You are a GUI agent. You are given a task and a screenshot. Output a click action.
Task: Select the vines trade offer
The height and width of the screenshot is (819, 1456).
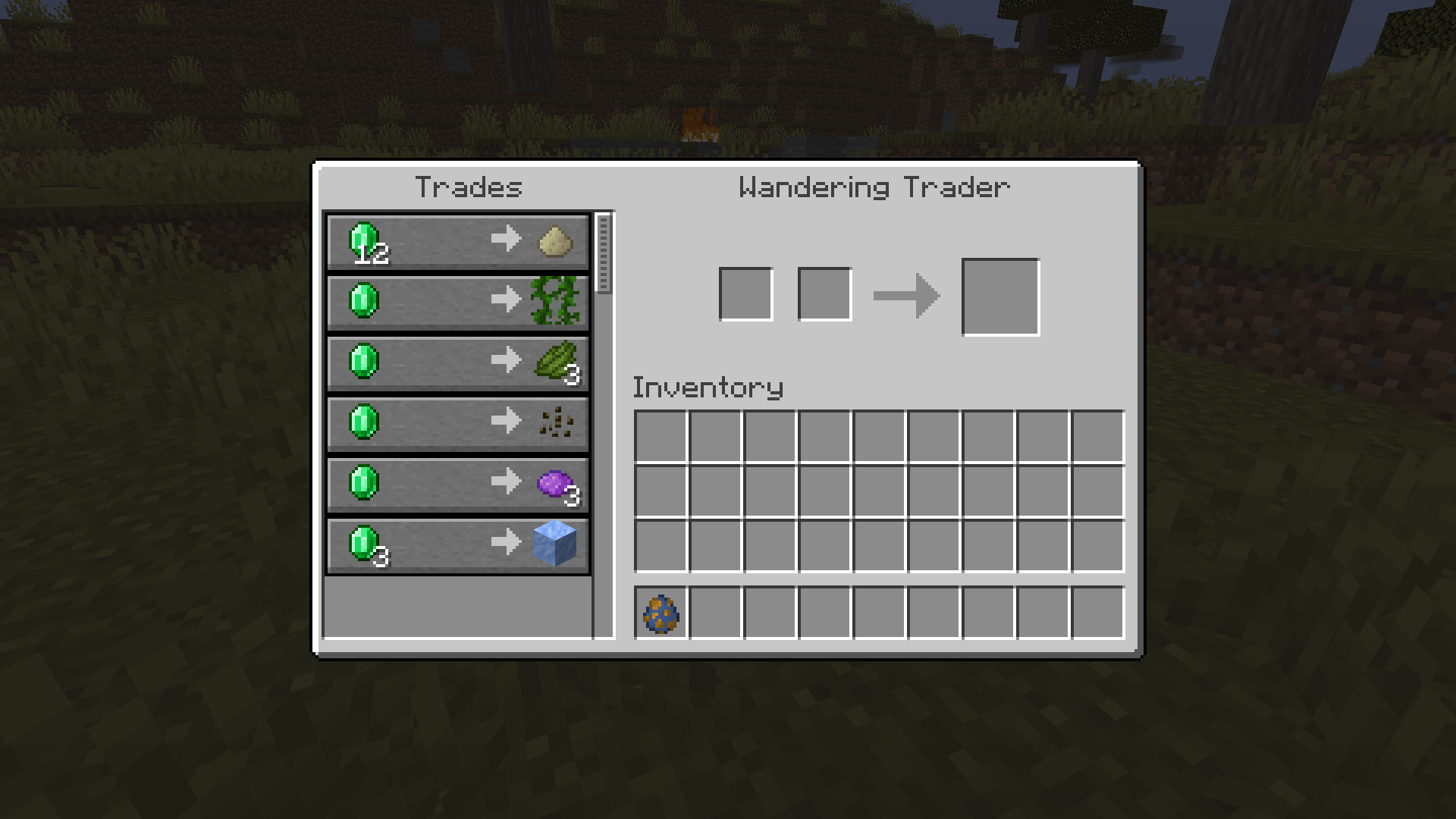(455, 303)
